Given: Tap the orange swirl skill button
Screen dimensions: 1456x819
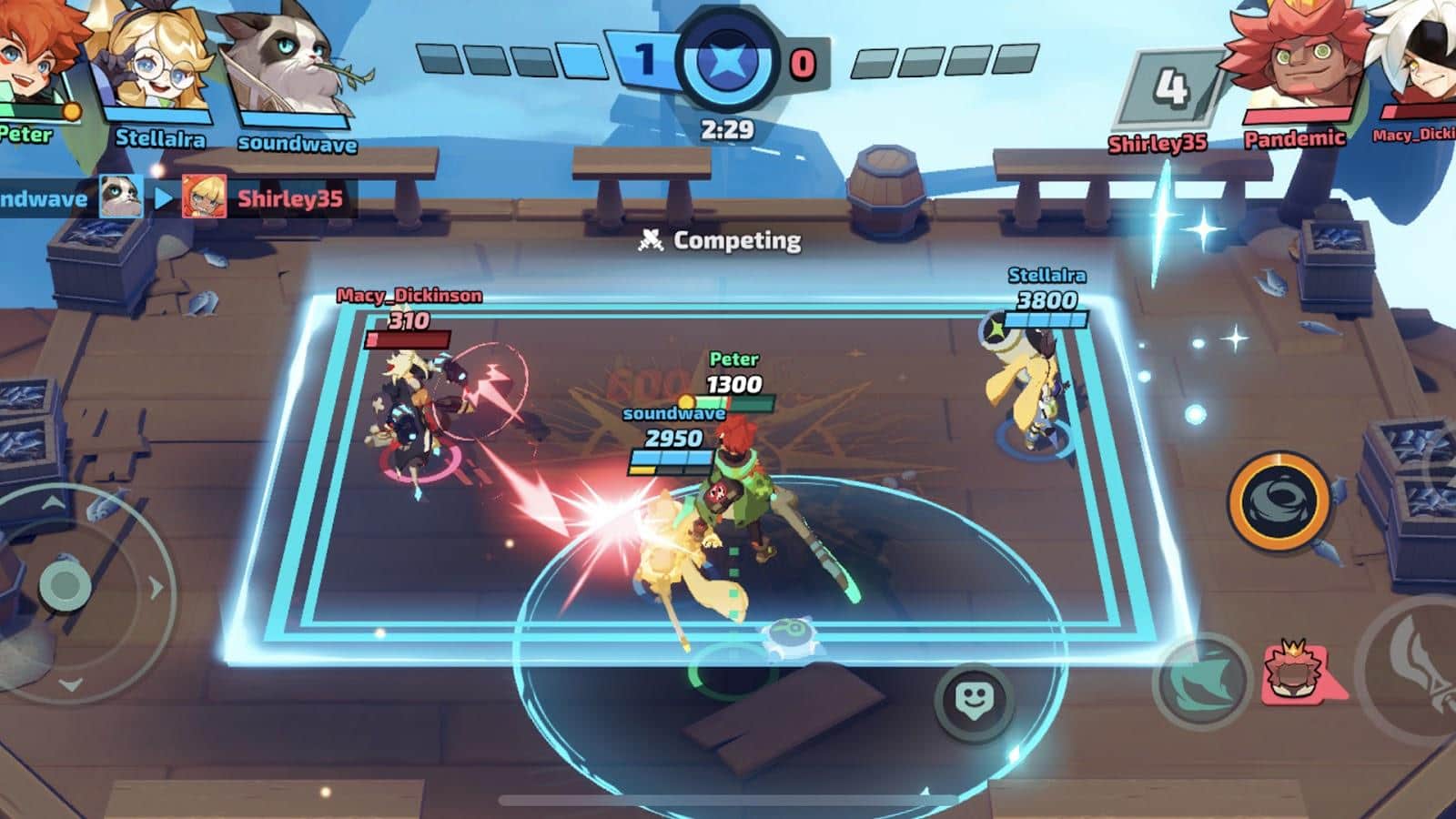Looking at the screenshot, I should (x=1278, y=501).
